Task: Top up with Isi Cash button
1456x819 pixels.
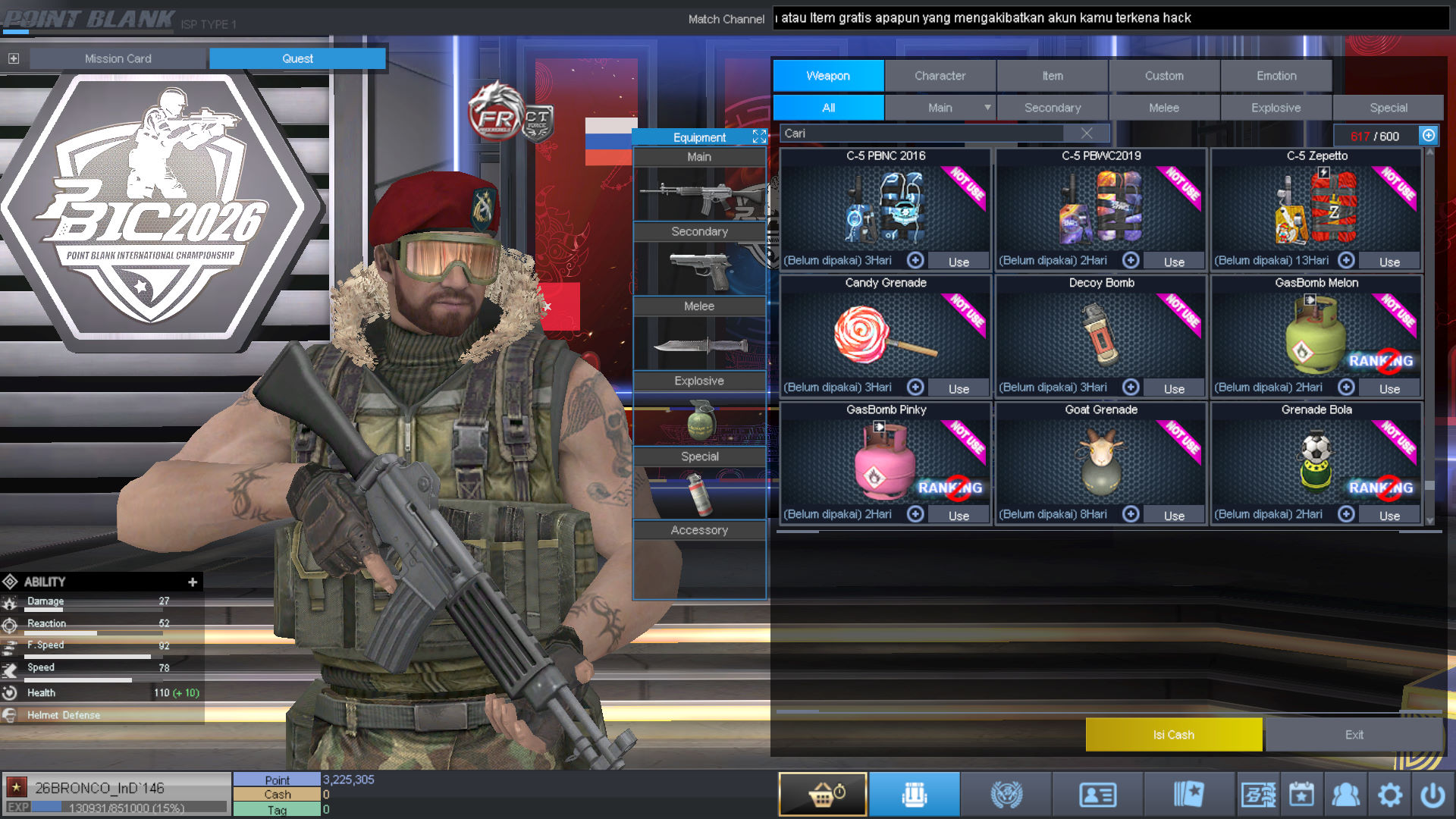Action: 1173,735
